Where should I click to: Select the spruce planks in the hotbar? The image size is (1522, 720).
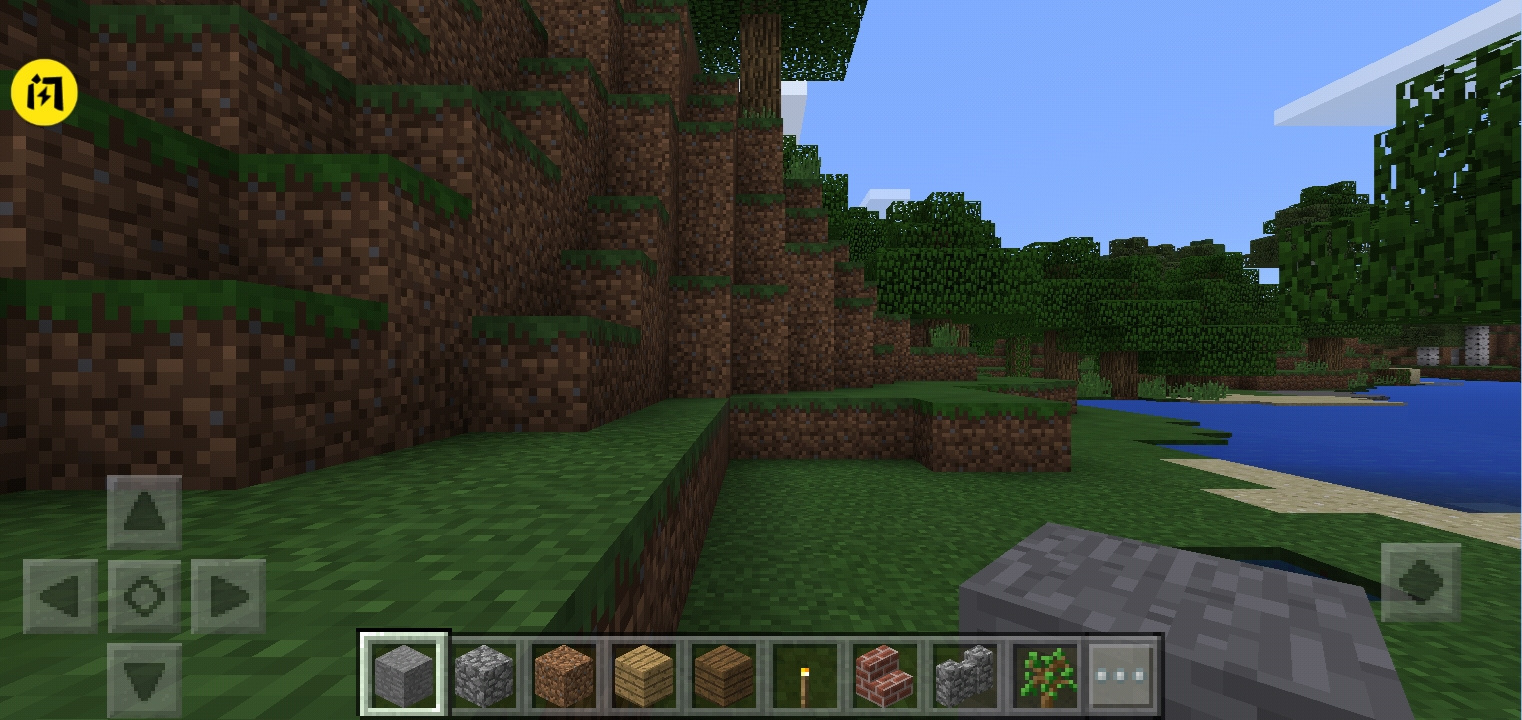(x=723, y=672)
